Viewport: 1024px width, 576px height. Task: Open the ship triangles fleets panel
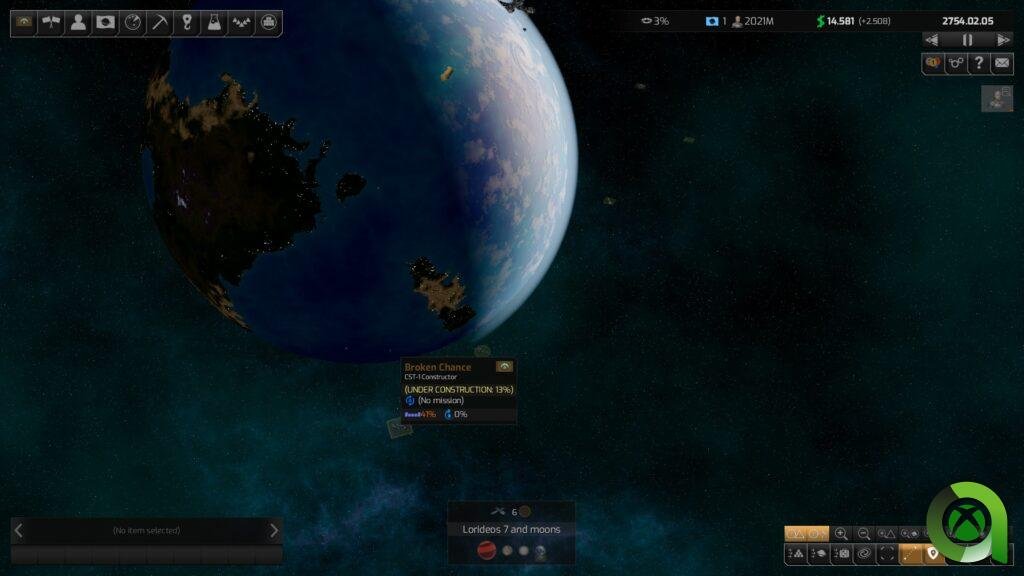[240, 23]
